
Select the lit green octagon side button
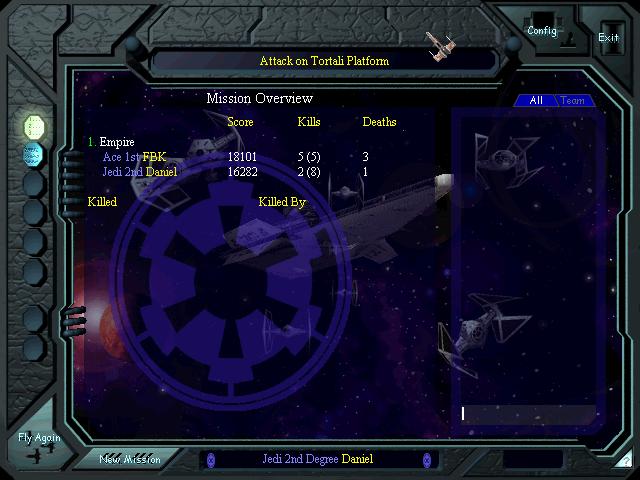point(34,126)
